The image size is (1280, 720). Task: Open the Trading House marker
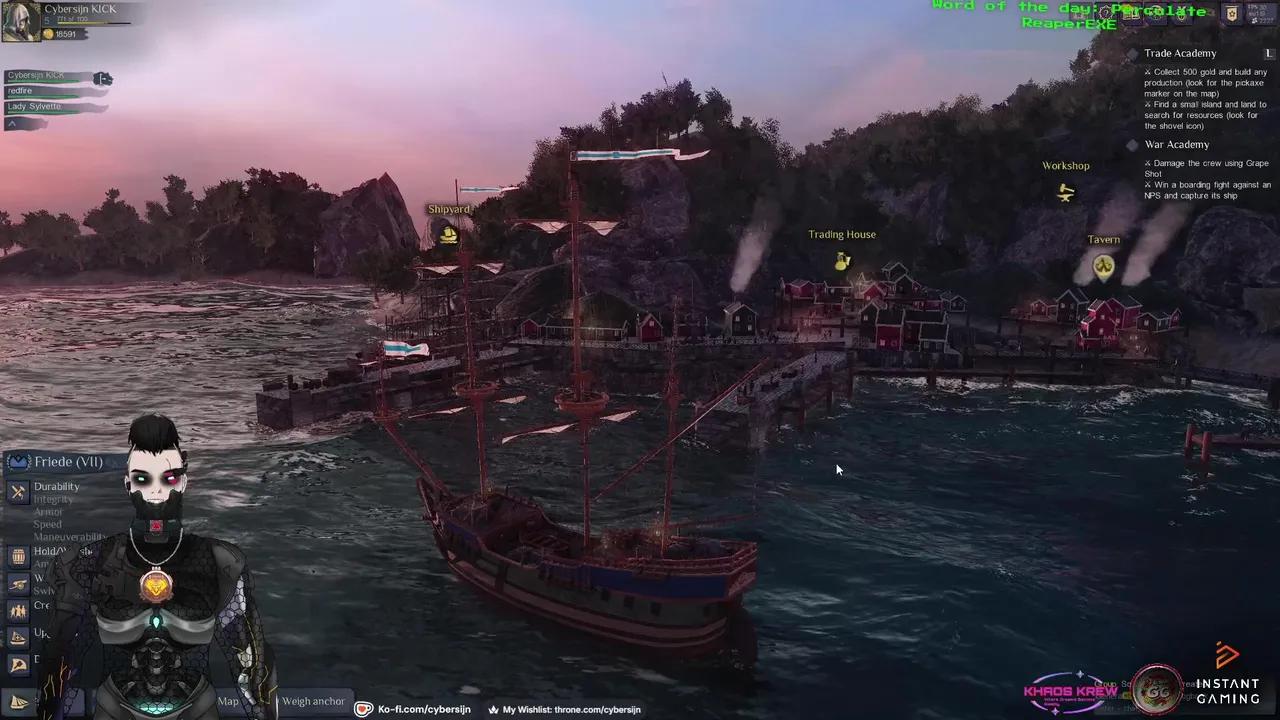click(843, 261)
